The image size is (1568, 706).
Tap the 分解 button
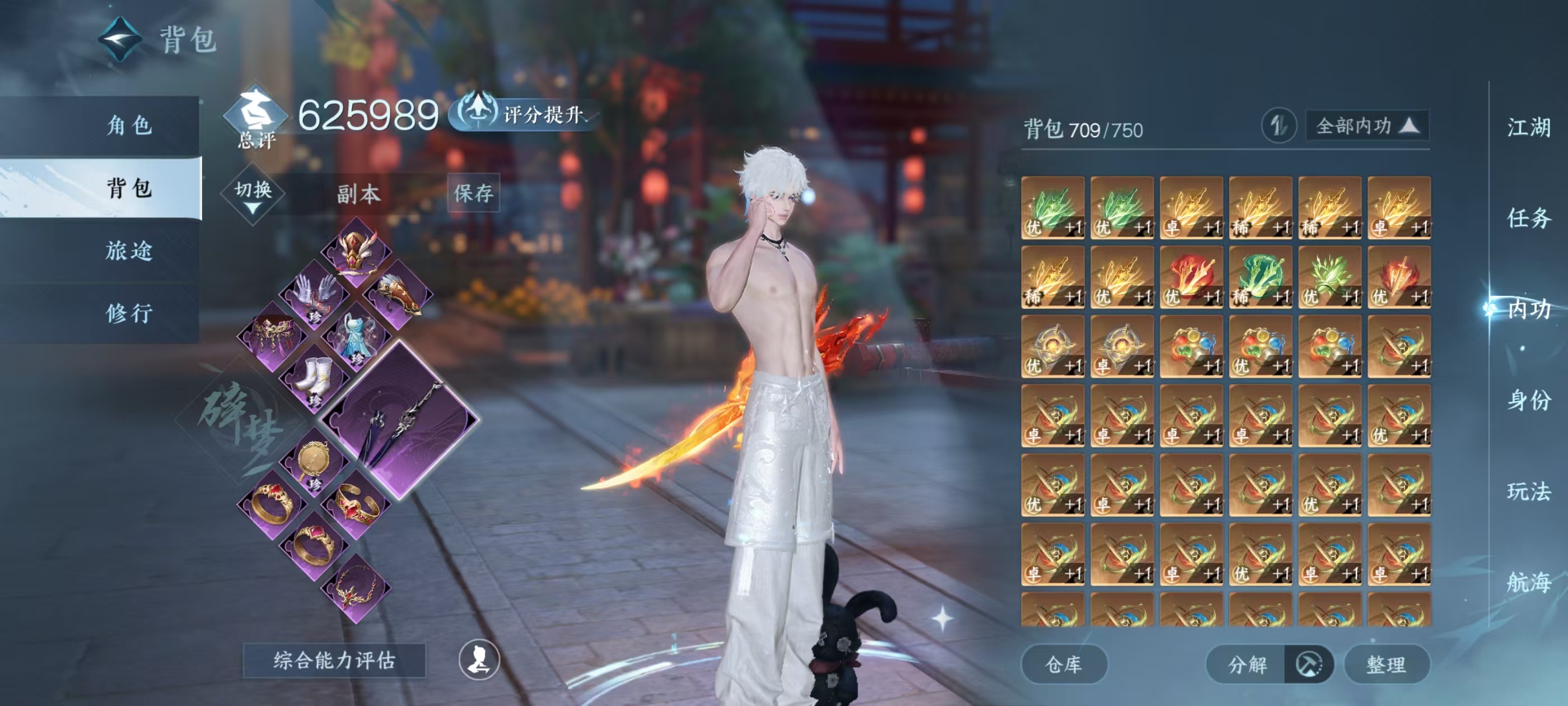tap(1247, 665)
